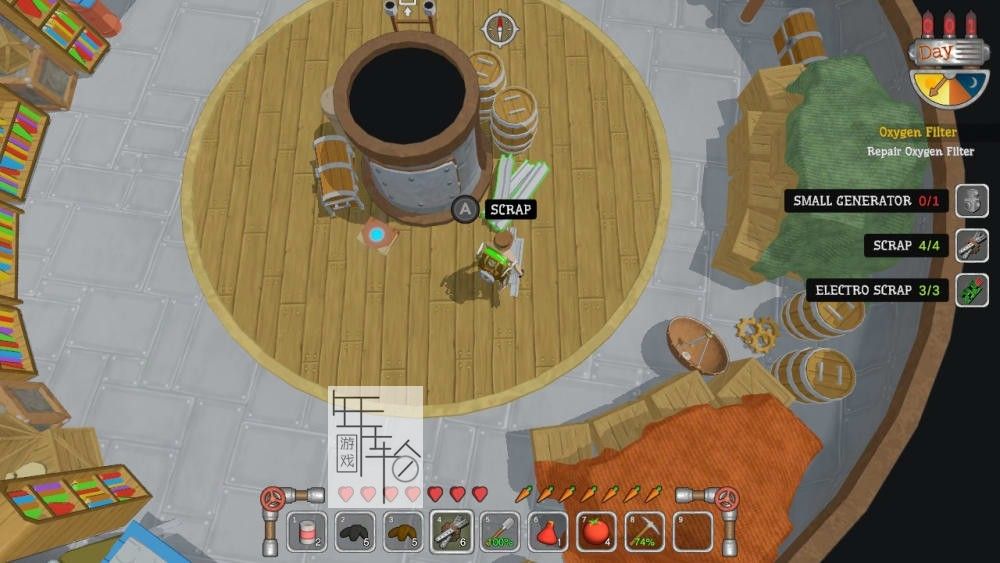Click the Small Generator requirement icon
Image resolution: width=1000 pixels, height=563 pixels.
point(971,201)
